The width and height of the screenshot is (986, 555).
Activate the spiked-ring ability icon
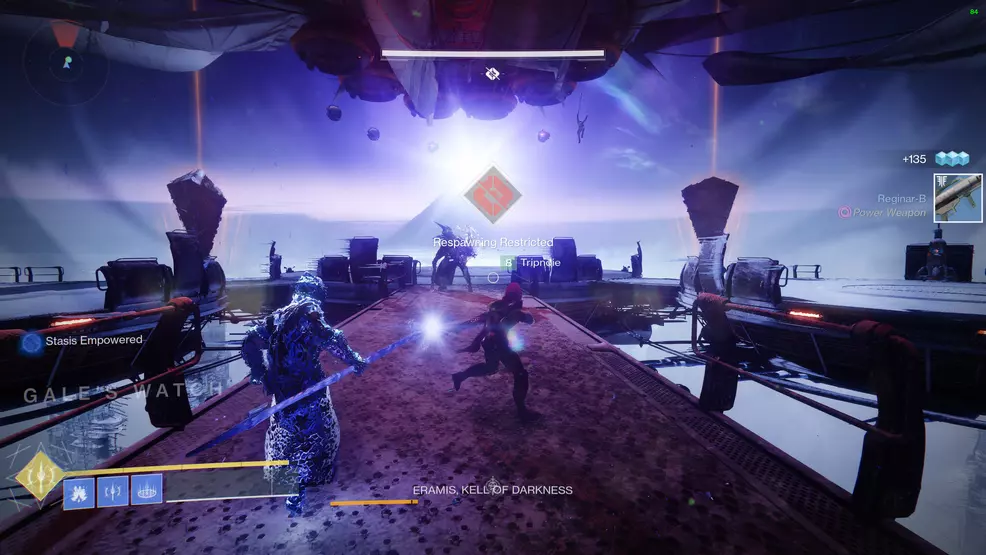pyautogui.click(x=146, y=491)
